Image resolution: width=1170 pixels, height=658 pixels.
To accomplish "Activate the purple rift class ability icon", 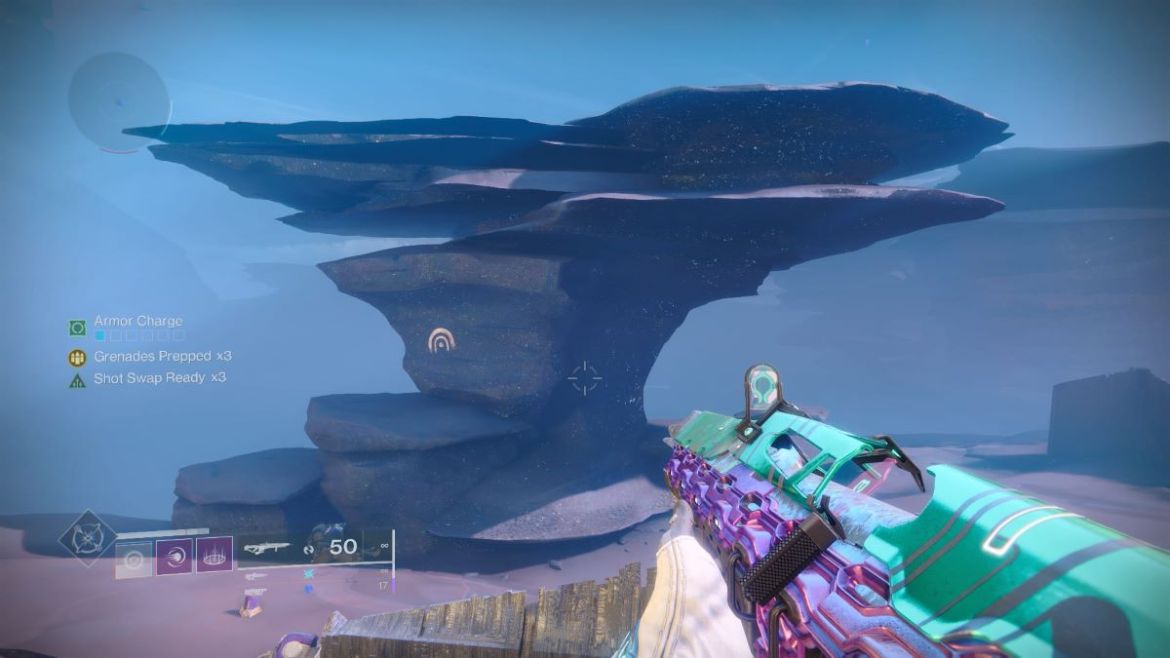I will pos(215,555).
